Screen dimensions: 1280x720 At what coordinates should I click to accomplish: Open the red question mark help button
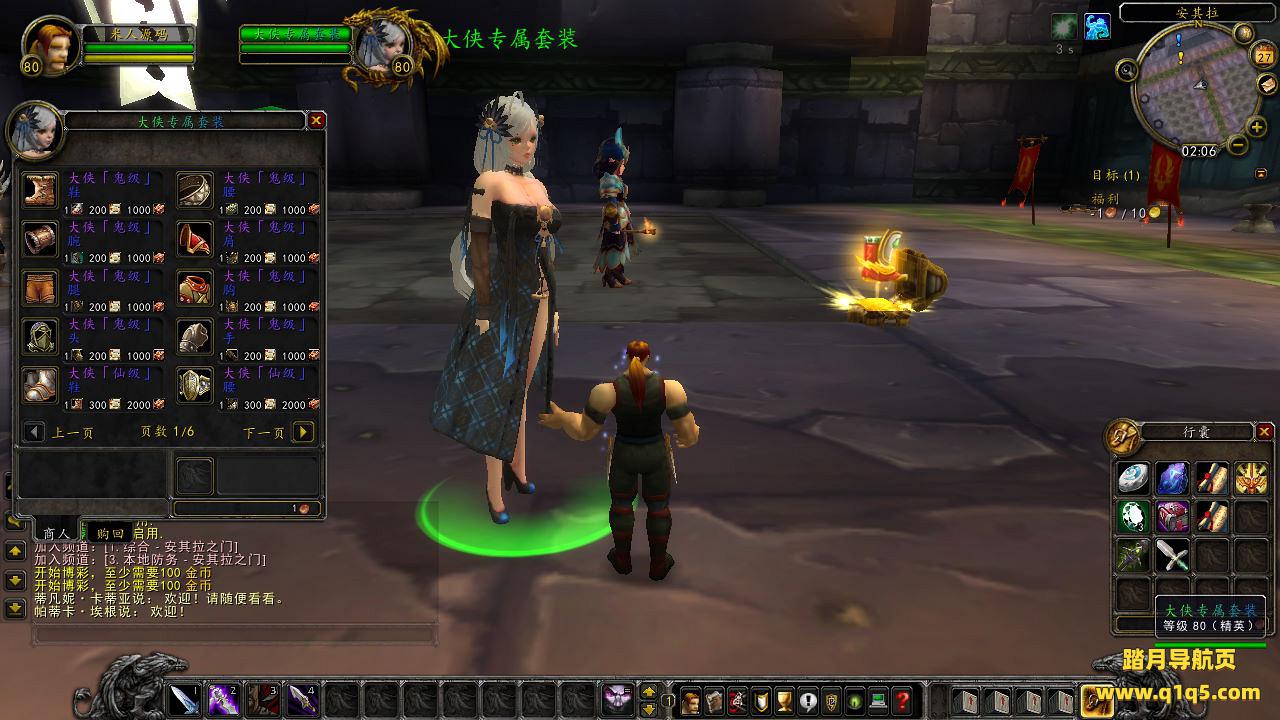(902, 700)
